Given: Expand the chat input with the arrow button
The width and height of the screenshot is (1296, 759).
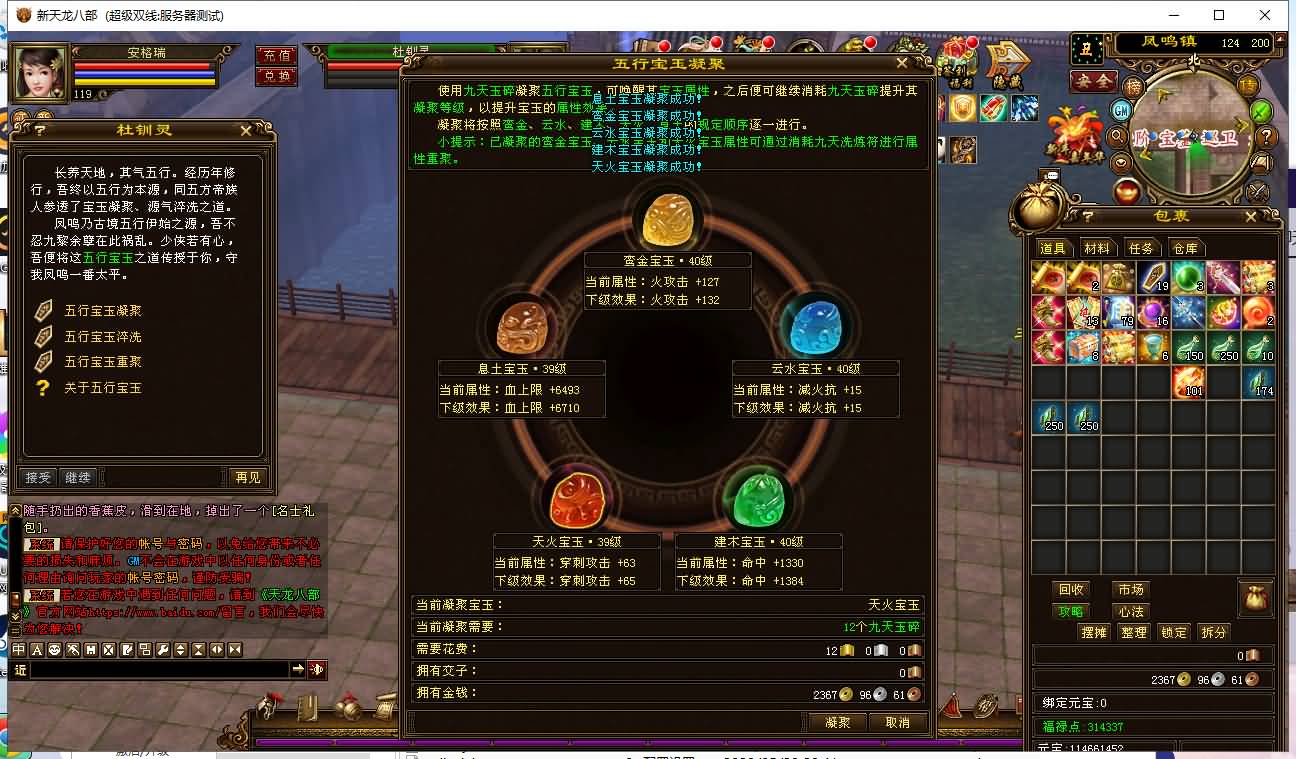Looking at the screenshot, I should pos(298,669).
